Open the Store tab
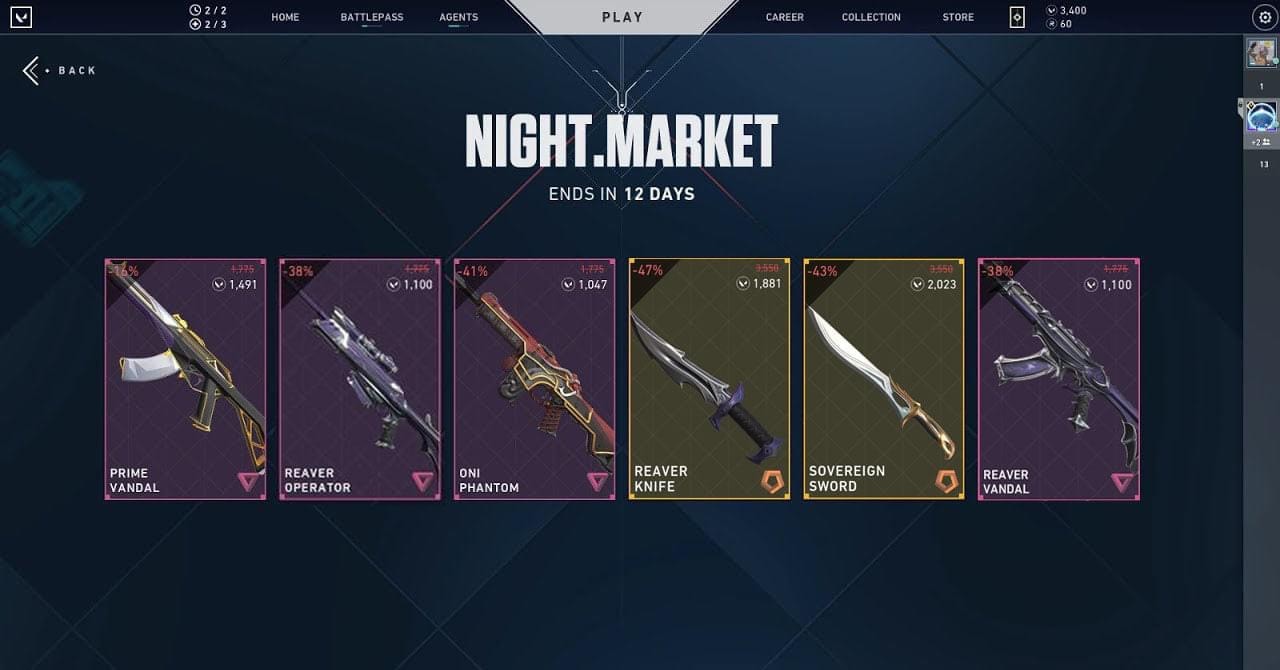The width and height of the screenshot is (1280, 670). (958, 17)
